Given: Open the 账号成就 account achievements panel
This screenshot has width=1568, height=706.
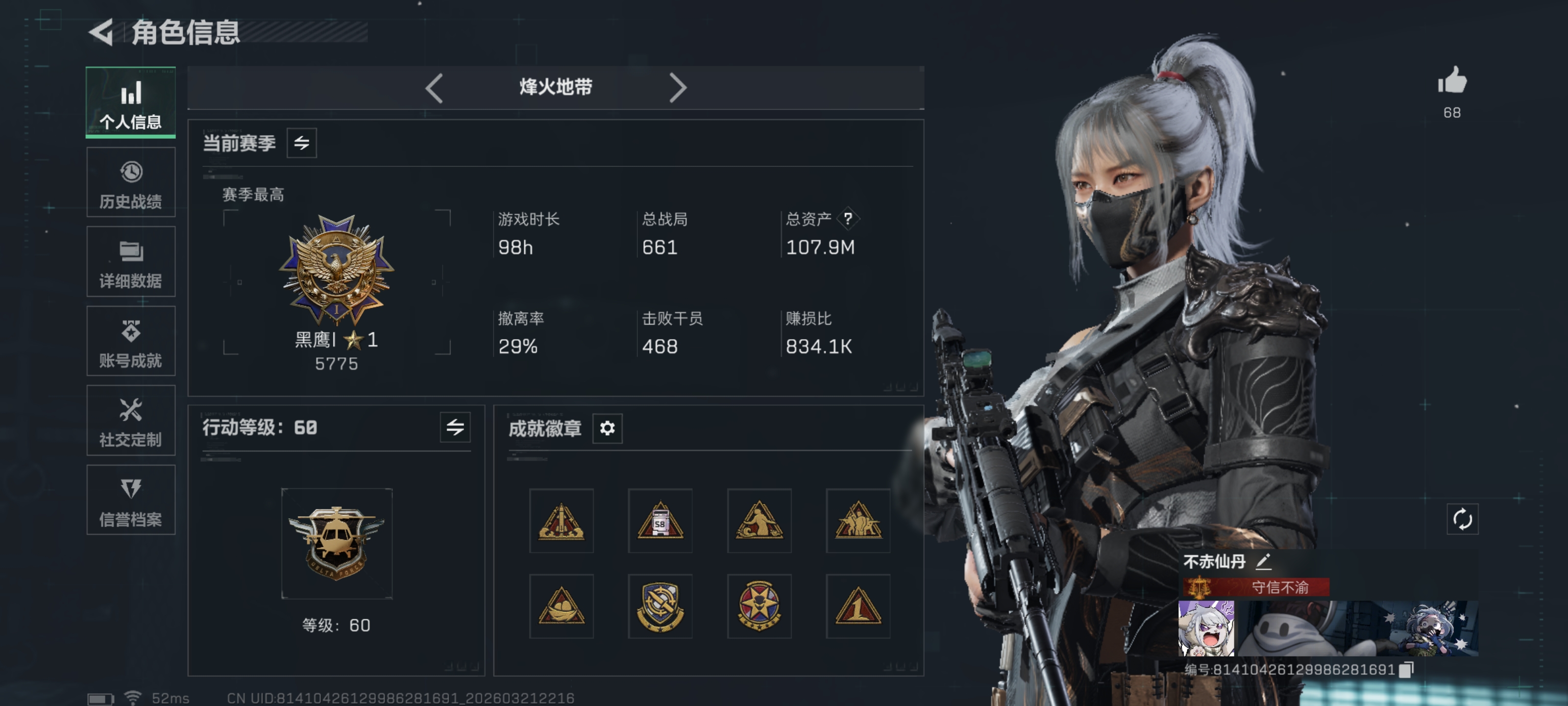Looking at the screenshot, I should (130, 341).
